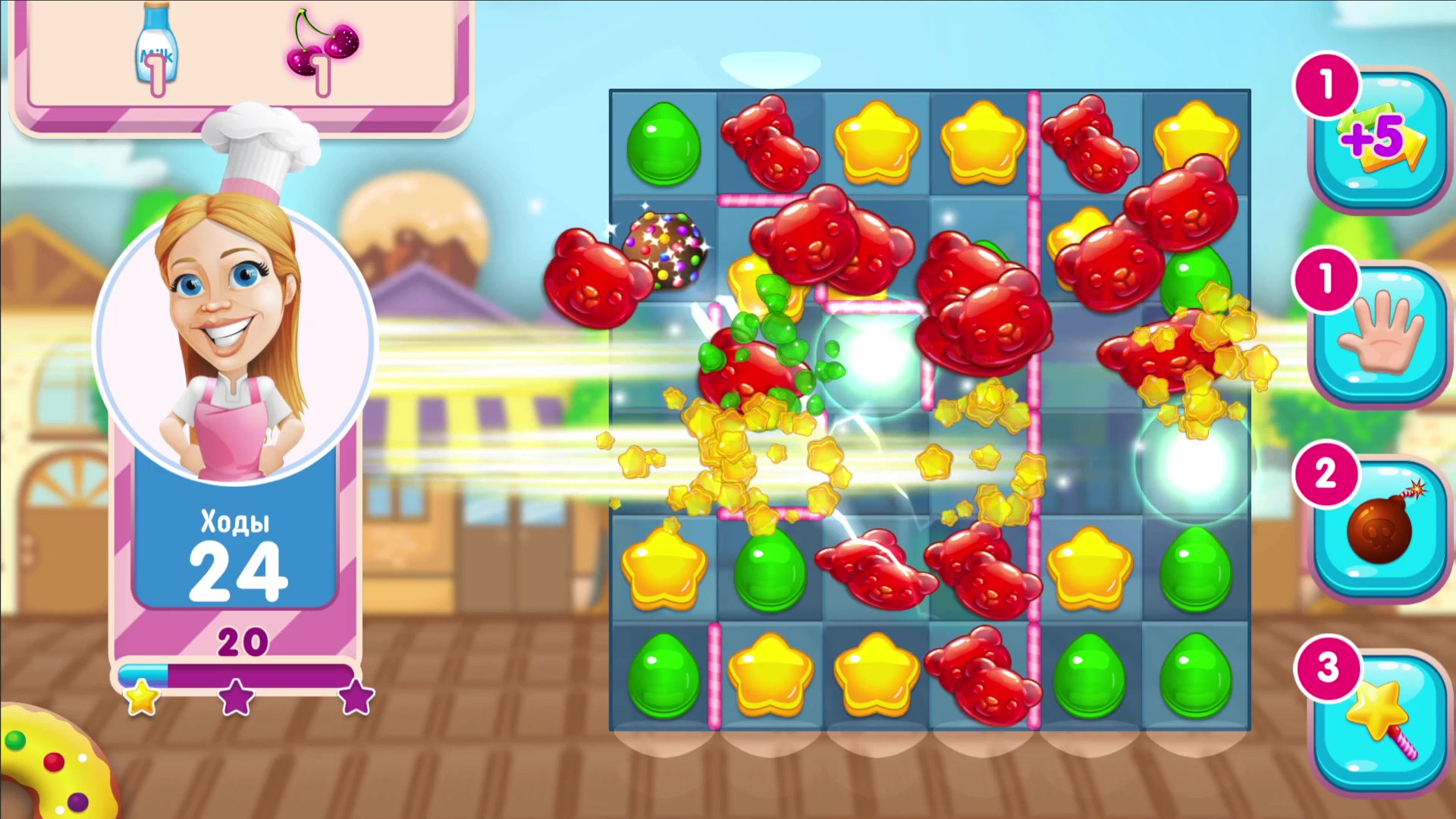This screenshot has width=1456, height=819.
Task: Click the first earned yellow star
Action: (140, 698)
